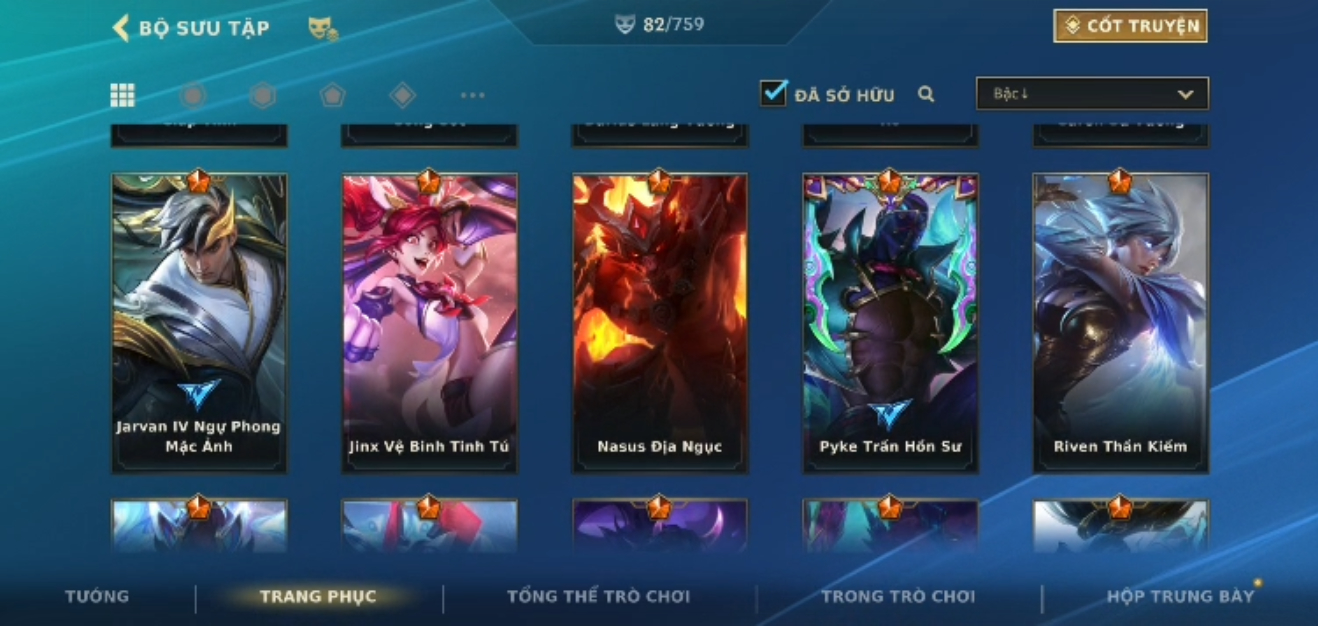Choose the Jinx Vệ Binh Tinh Tú skin
This screenshot has width=1318, height=626.
point(429,322)
